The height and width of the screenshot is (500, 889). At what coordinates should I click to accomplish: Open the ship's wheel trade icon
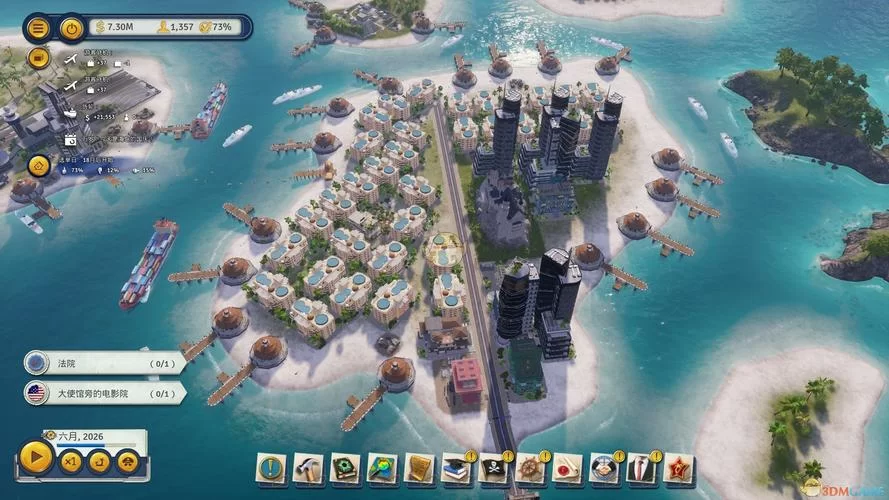[530, 467]
